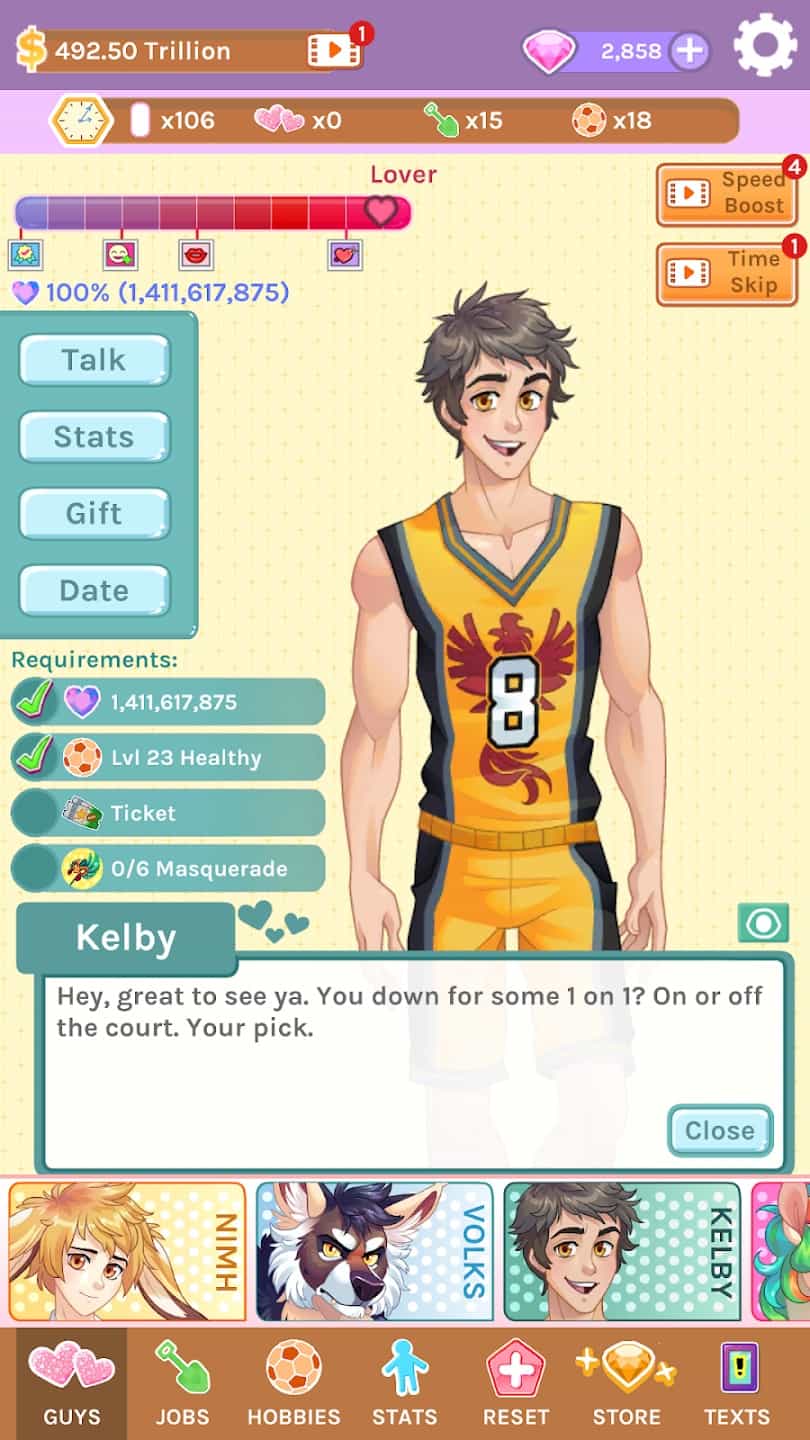Screen dimensions: 810x1440
Task: Toggle the eye icon to hide dialogue
Action: 763,922
